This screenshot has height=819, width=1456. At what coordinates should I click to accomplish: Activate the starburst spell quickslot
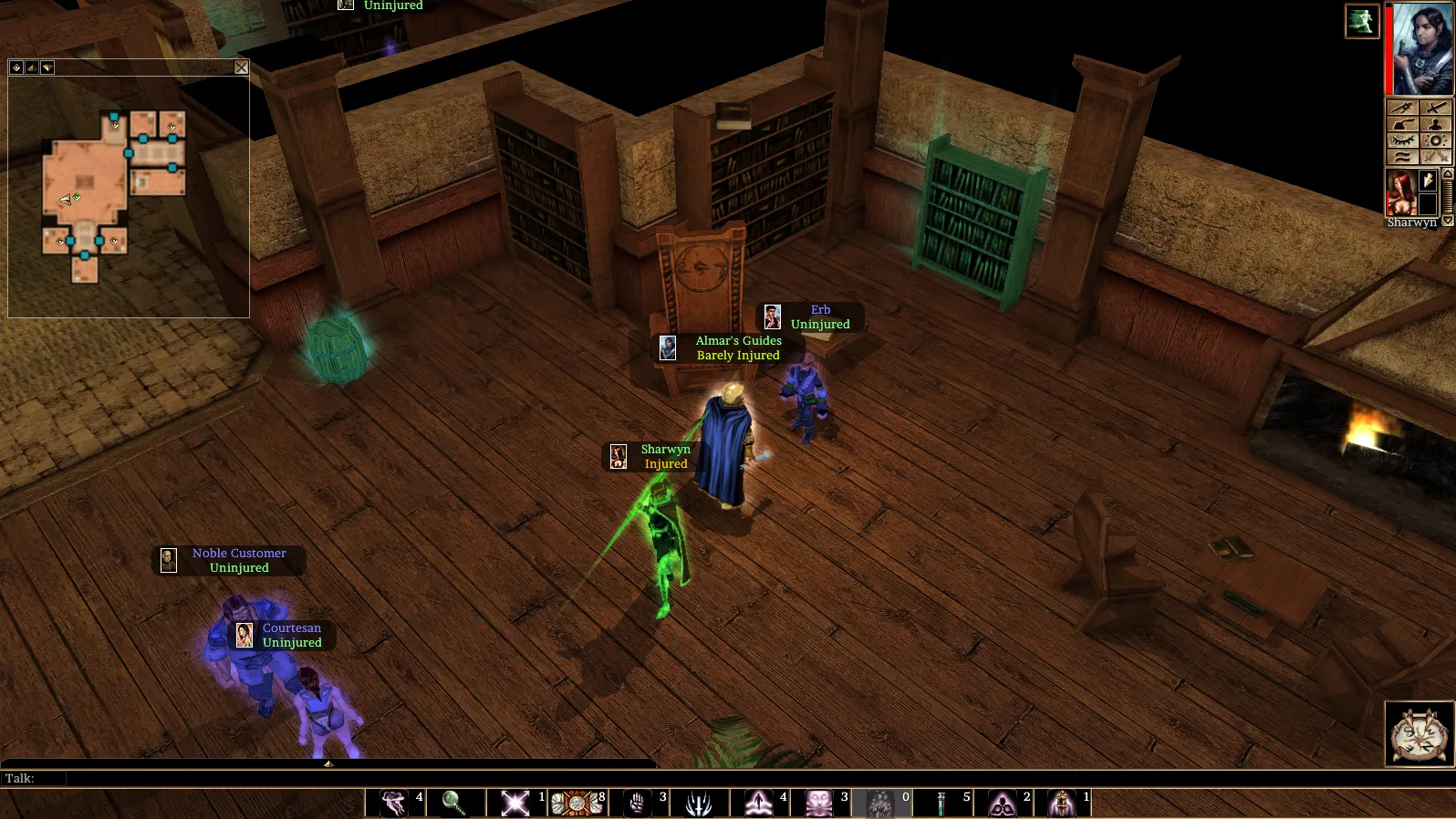coord(515,803)
